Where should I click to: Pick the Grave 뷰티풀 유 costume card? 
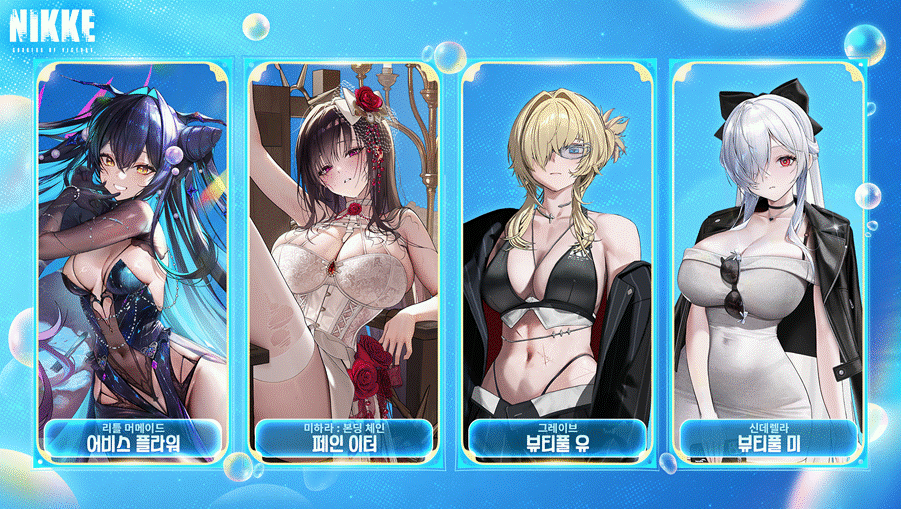click(x=557, y=265)
